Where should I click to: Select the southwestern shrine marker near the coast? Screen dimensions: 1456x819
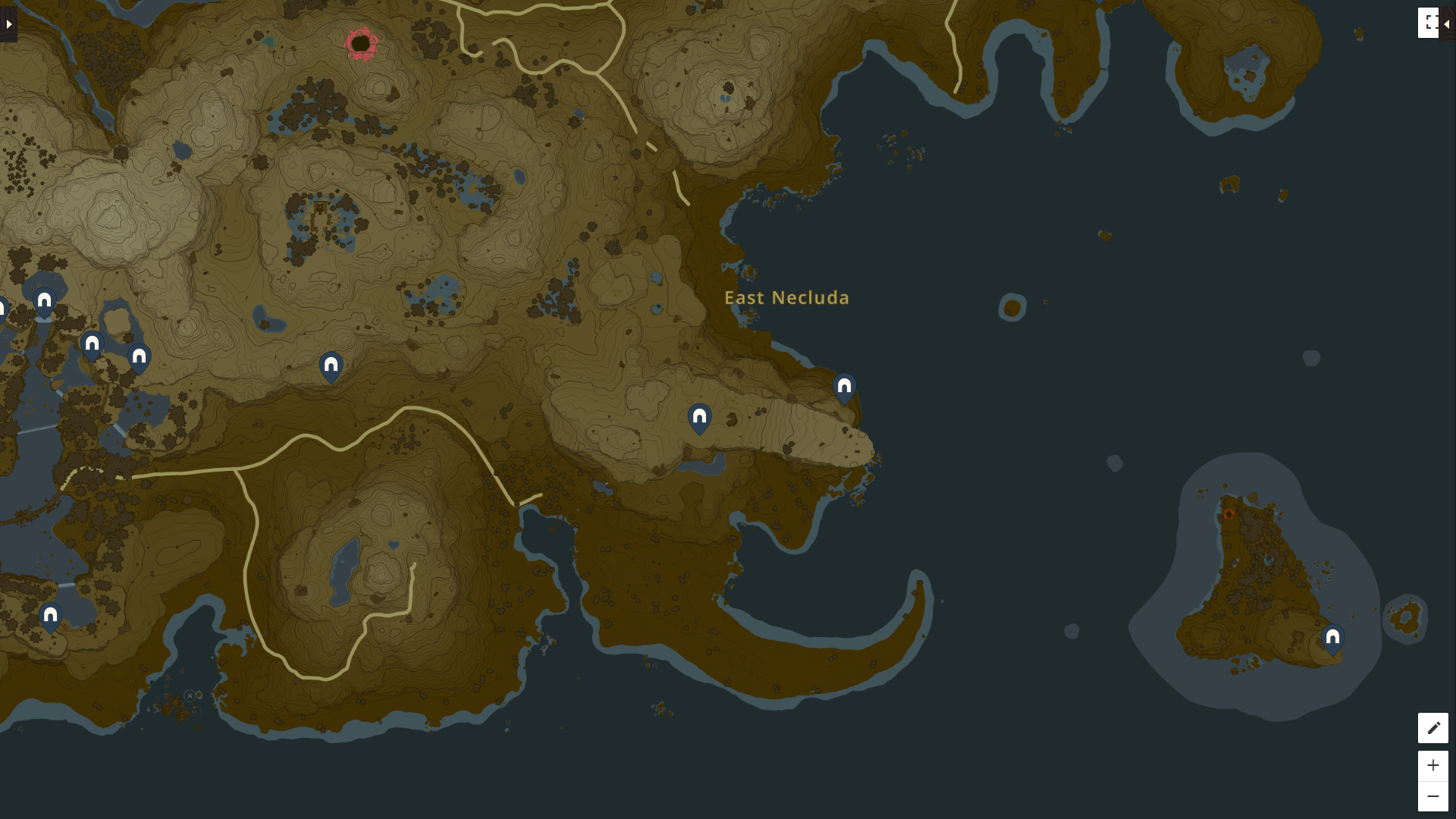pos(50,616)
